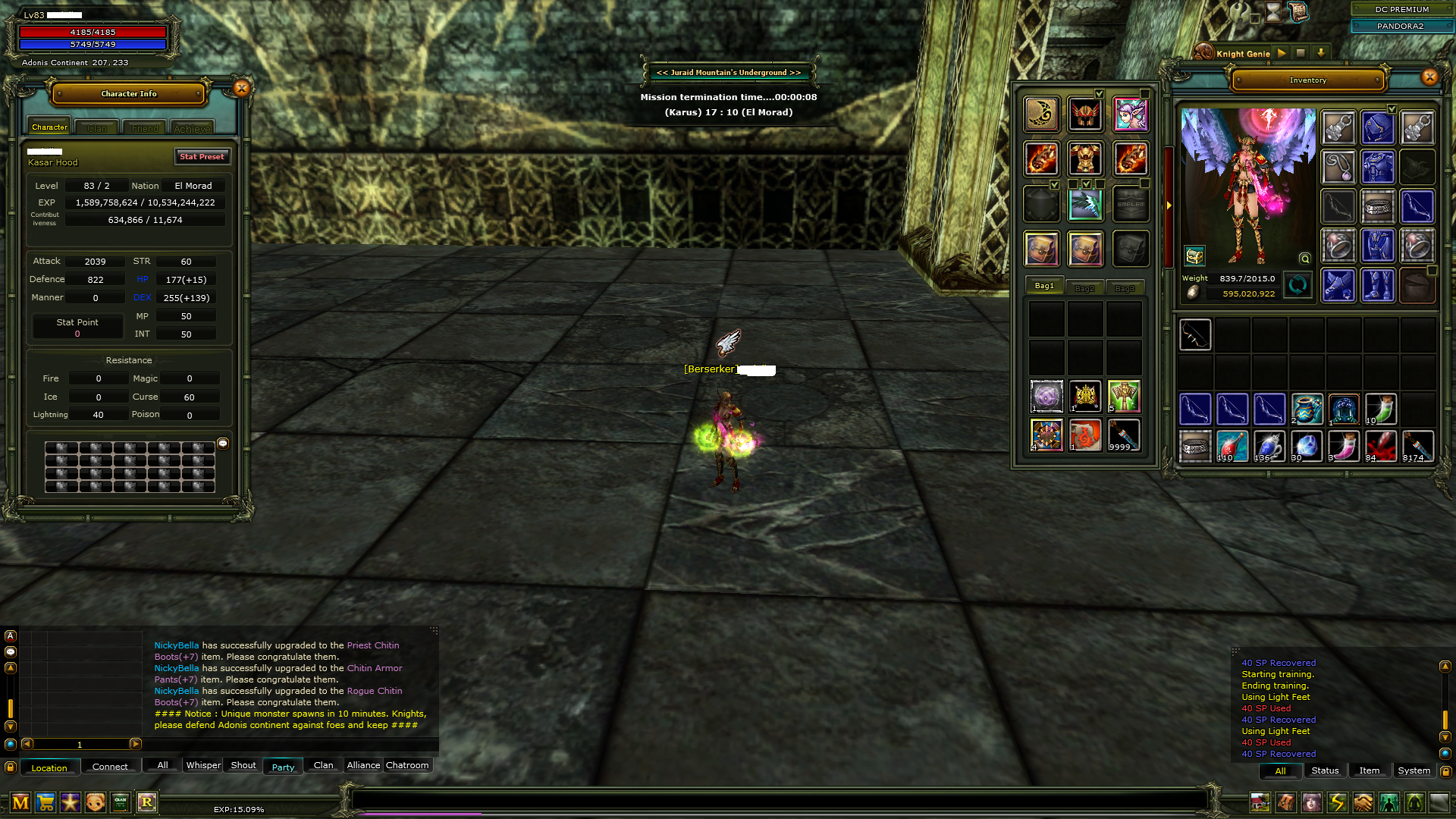Switch to the Bag2 tab
Image resolution: width=1456 pixels, height=819 pixels.
(x=1084, y=288)
